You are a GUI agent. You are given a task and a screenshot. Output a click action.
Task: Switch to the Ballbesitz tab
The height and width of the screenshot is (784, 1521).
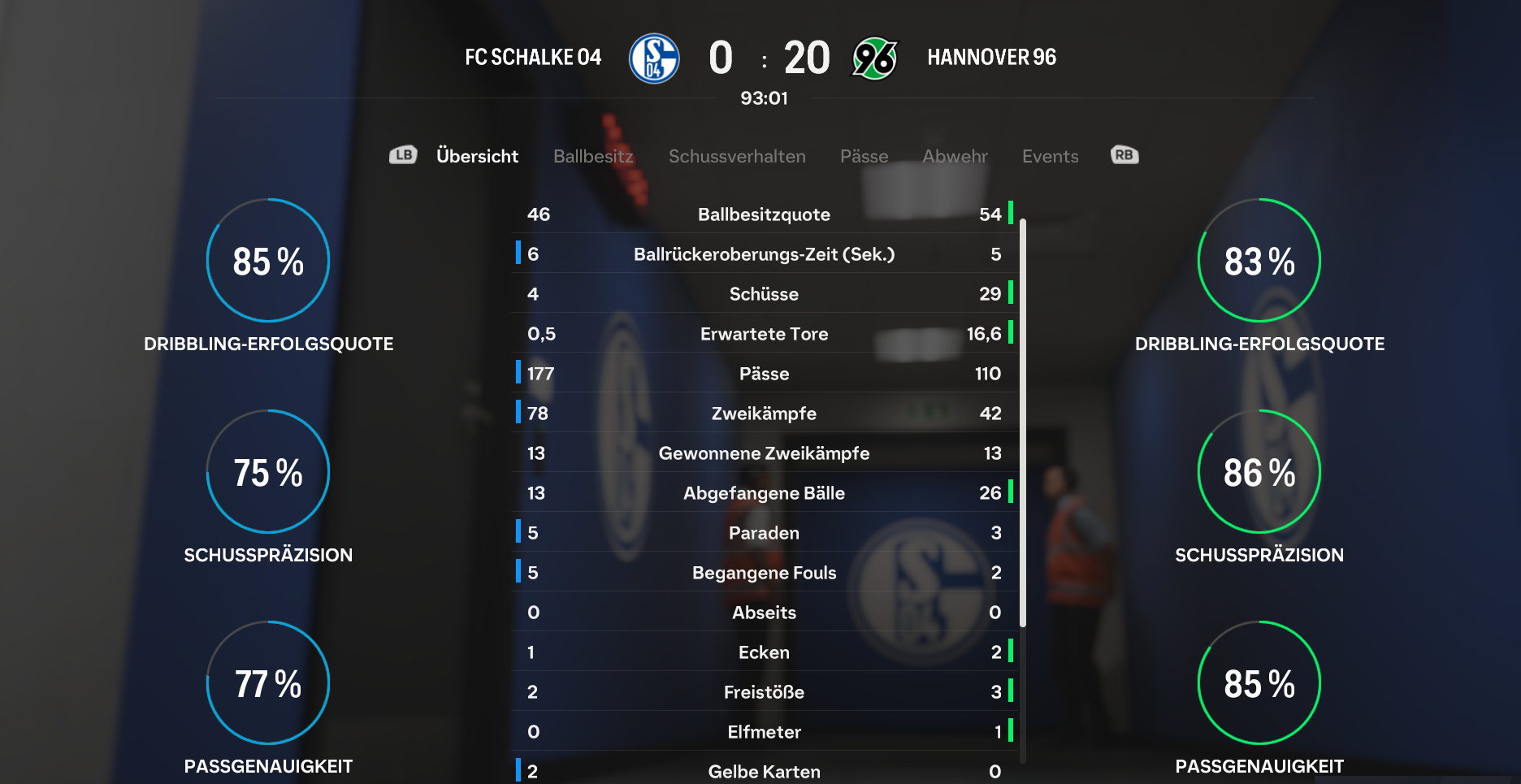[x=593, y=156]
